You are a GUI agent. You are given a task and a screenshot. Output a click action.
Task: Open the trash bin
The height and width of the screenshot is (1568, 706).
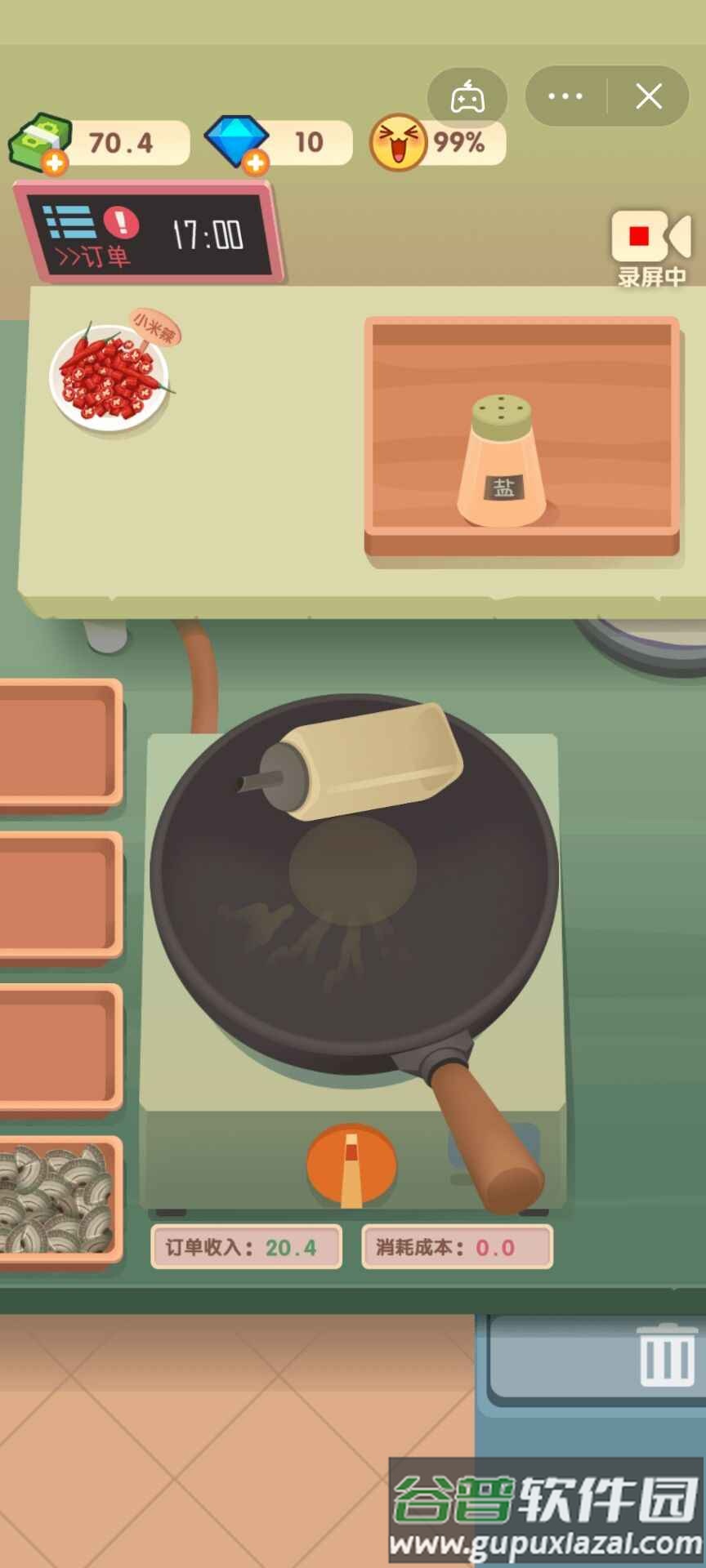pyautogui.click(x=667, y=1356)
